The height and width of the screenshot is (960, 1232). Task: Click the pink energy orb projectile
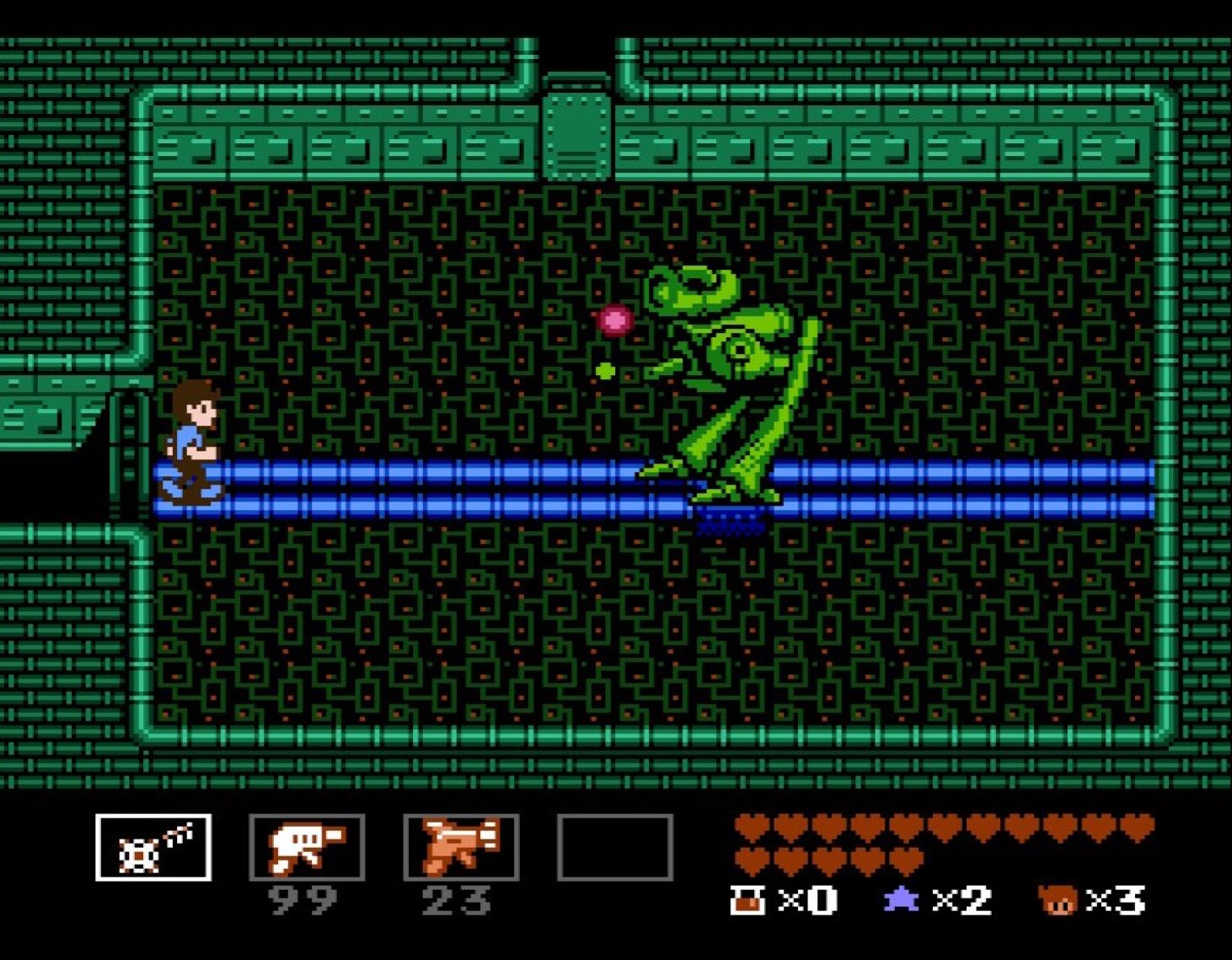click(x=614, y=320)
